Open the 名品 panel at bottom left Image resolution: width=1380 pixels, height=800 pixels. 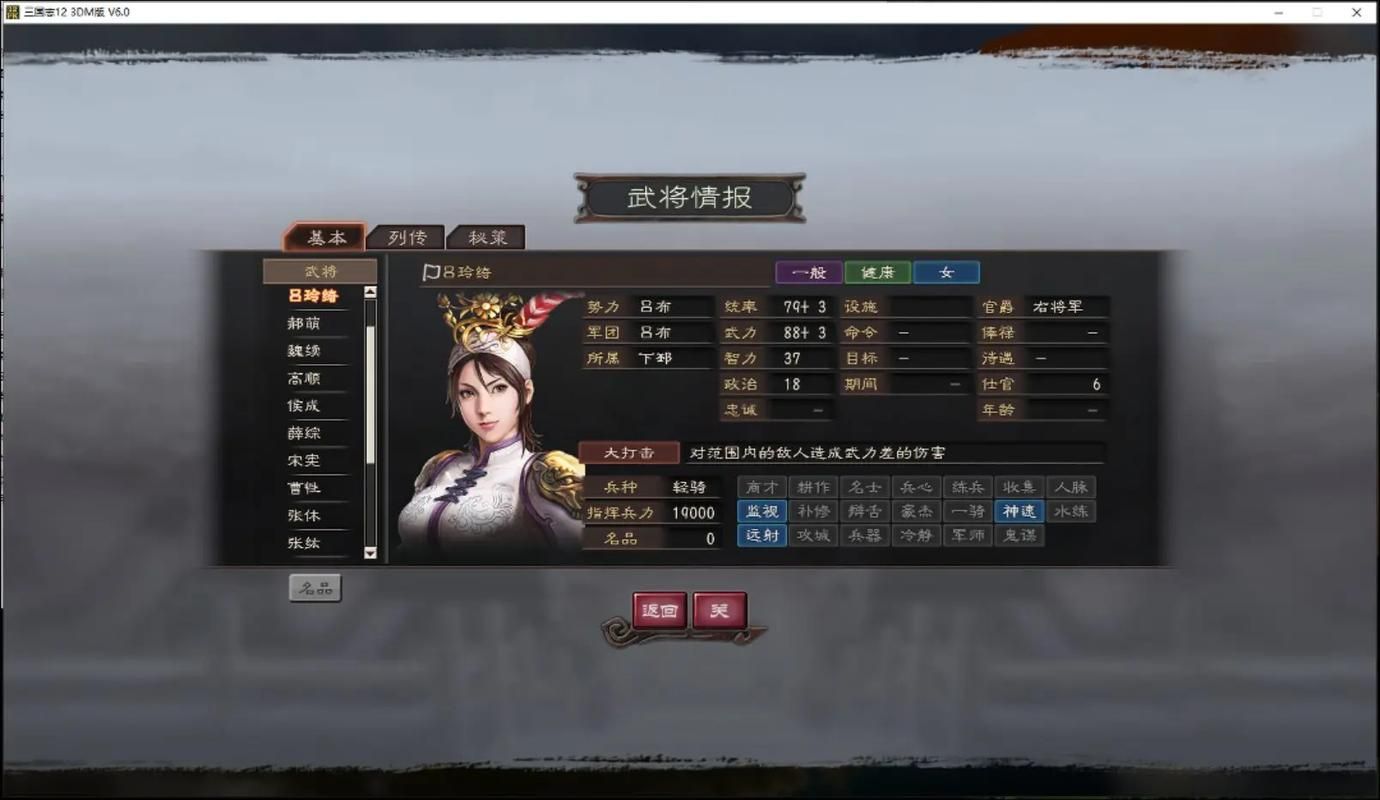point(315,588)
